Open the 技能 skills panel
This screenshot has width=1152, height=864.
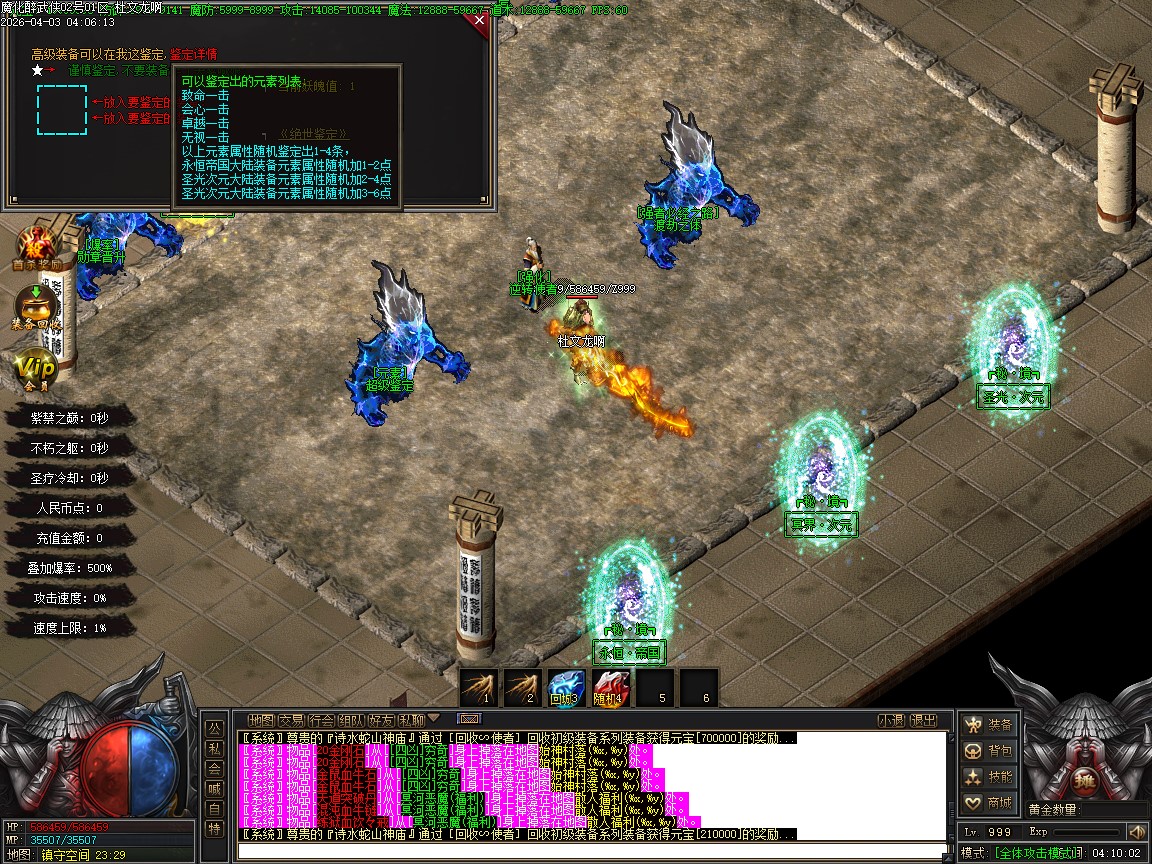(x=988, y=777)
